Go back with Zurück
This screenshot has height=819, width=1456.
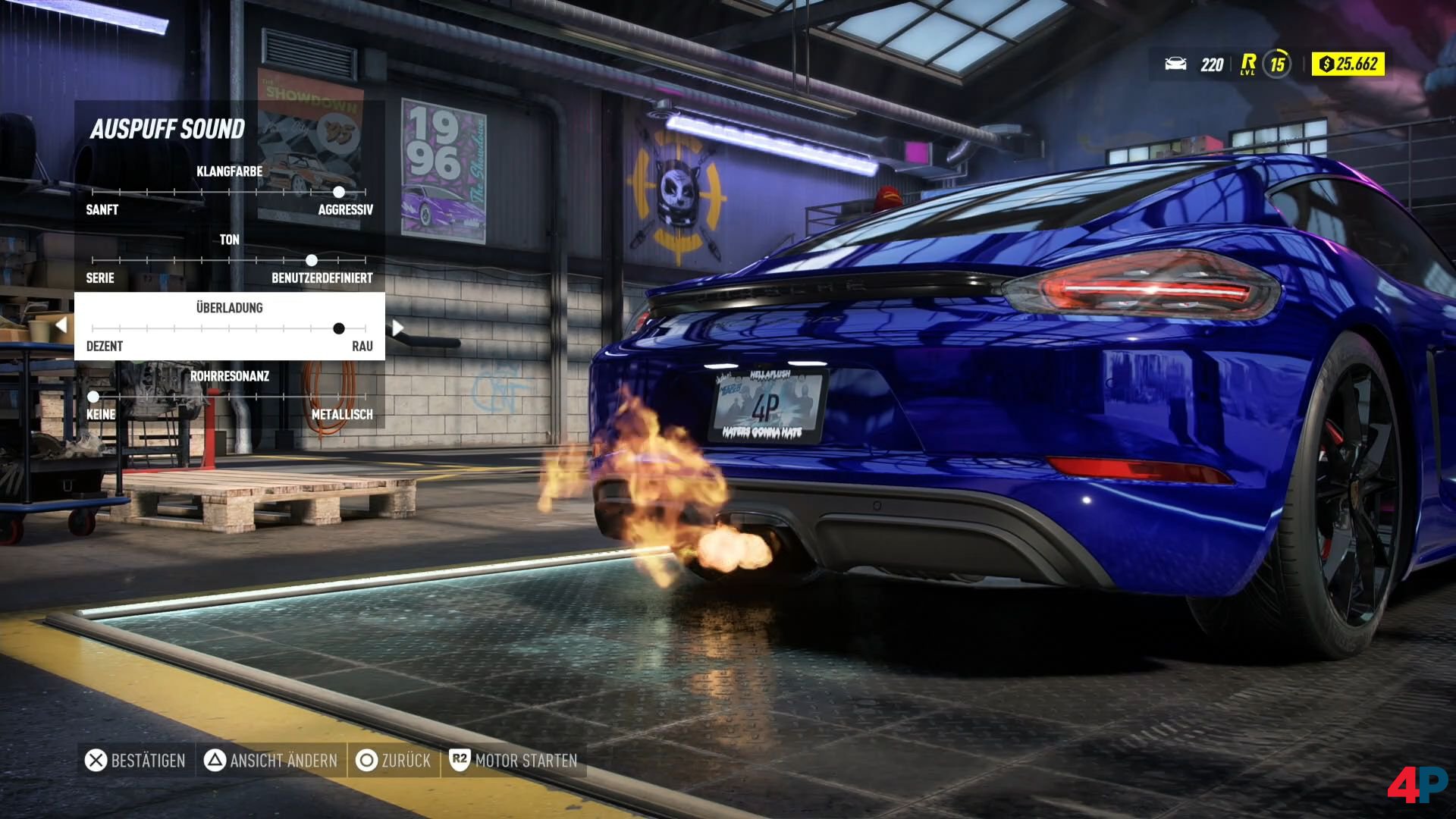point(393,761)
